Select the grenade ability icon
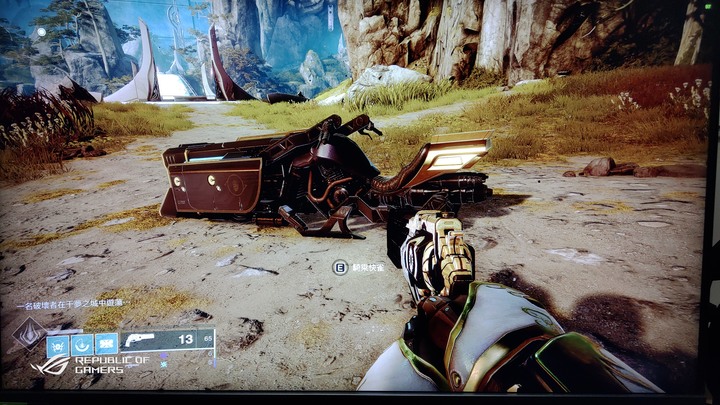The width and height of the screenshot is (720, 405). [57, 345]
